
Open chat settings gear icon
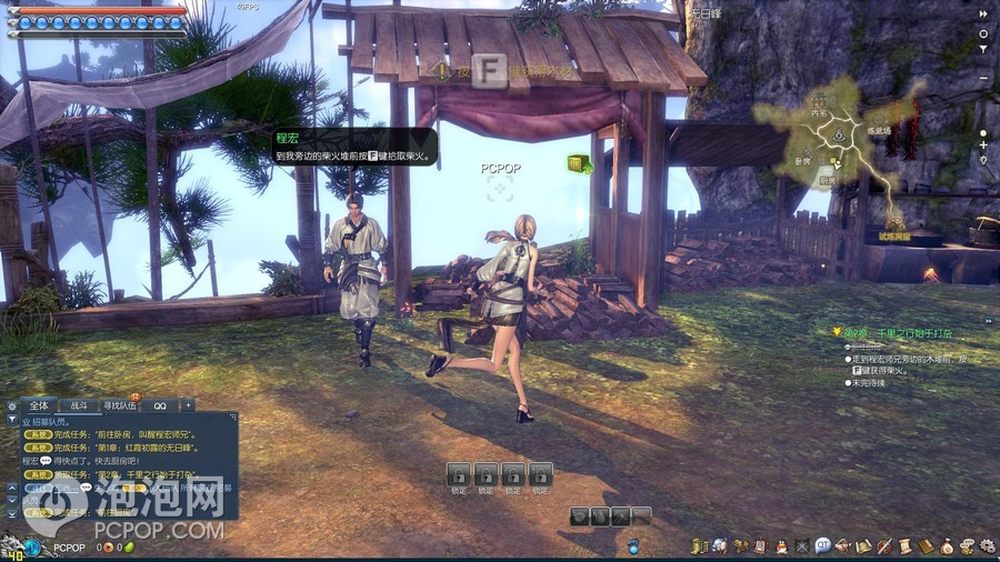pos(12,406)
